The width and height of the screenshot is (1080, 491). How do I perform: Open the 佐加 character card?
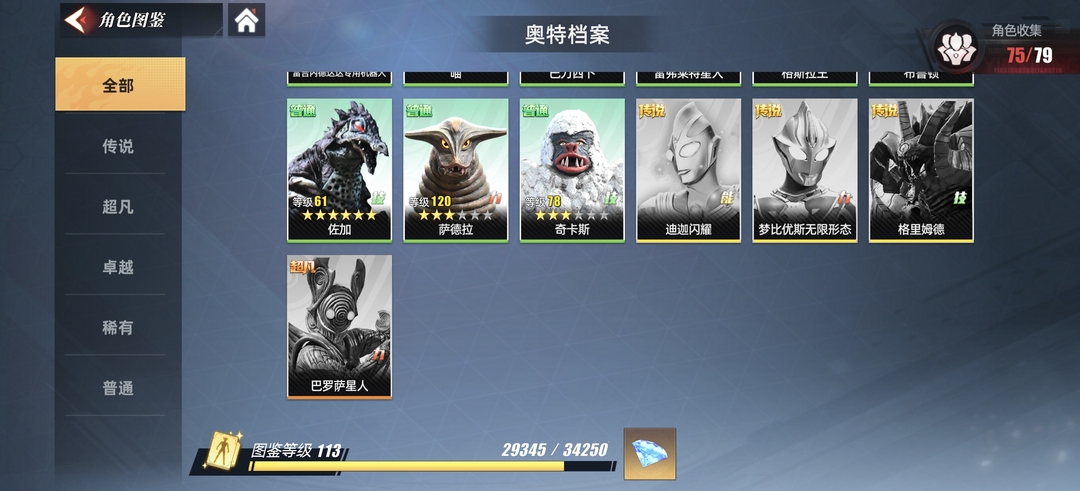[339, 169]
